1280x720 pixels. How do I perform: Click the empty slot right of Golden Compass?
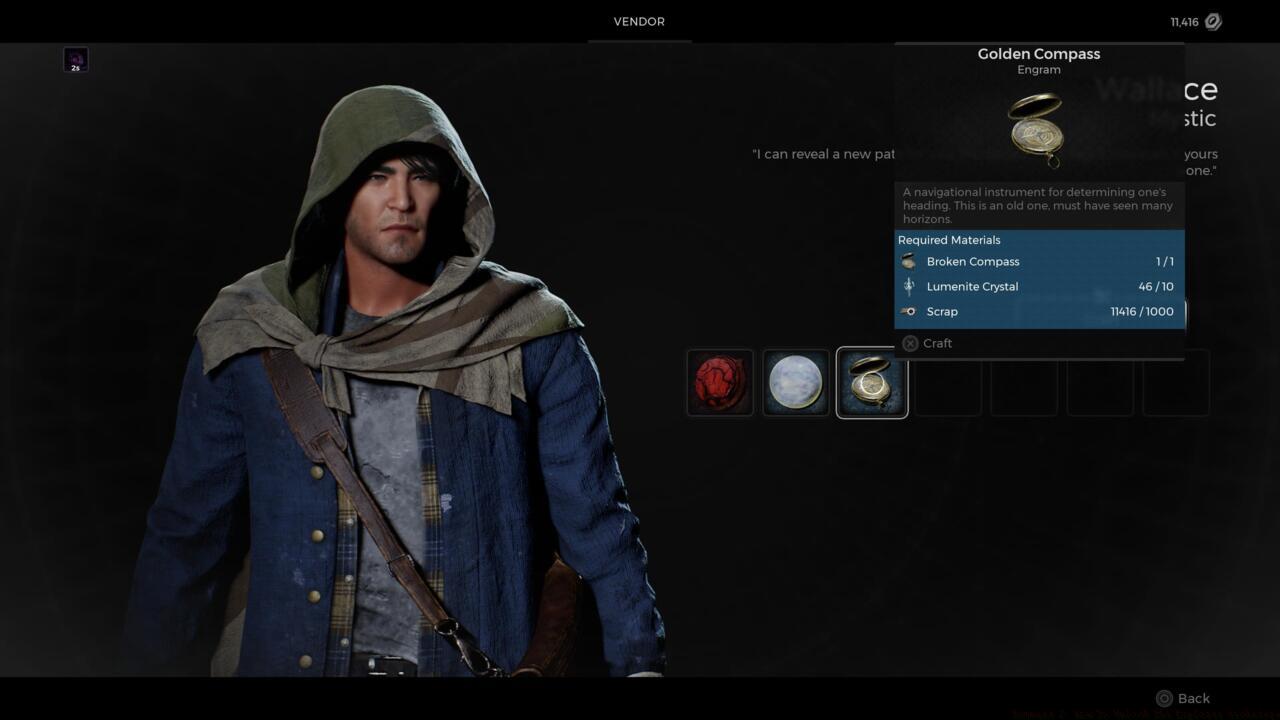coord(947,382)
